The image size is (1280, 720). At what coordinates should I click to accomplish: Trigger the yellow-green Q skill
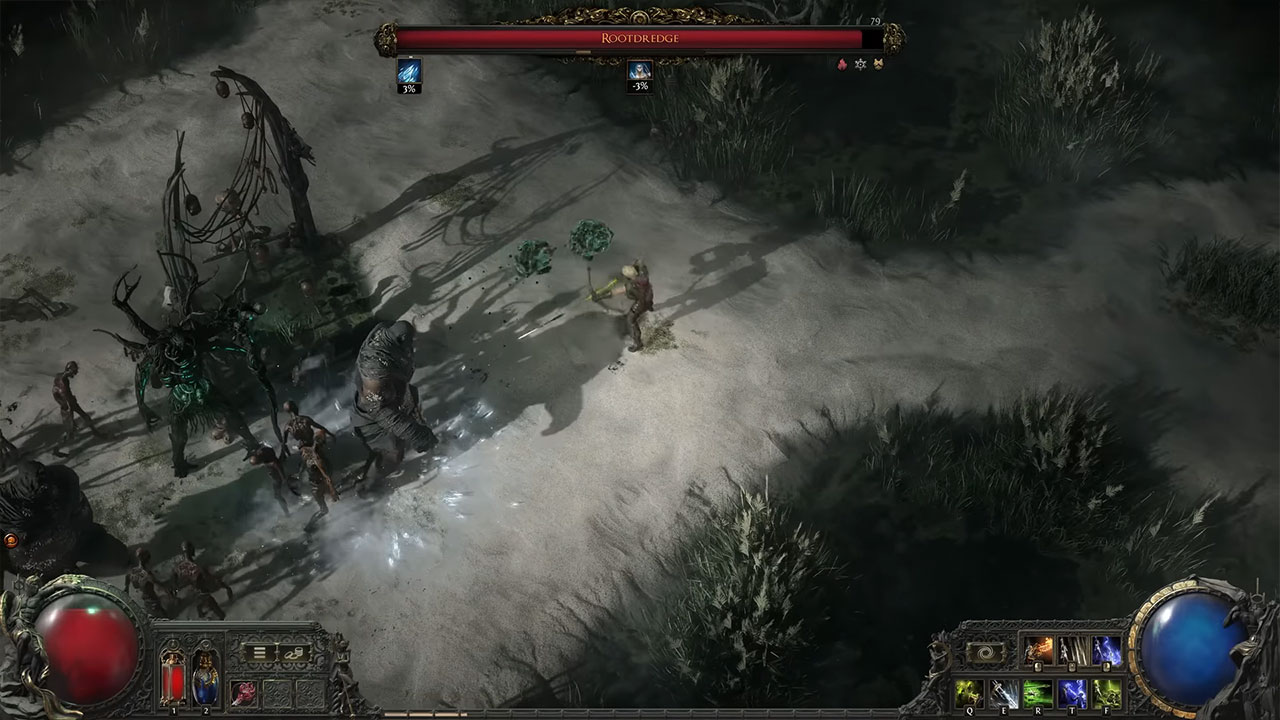(968, 693)
